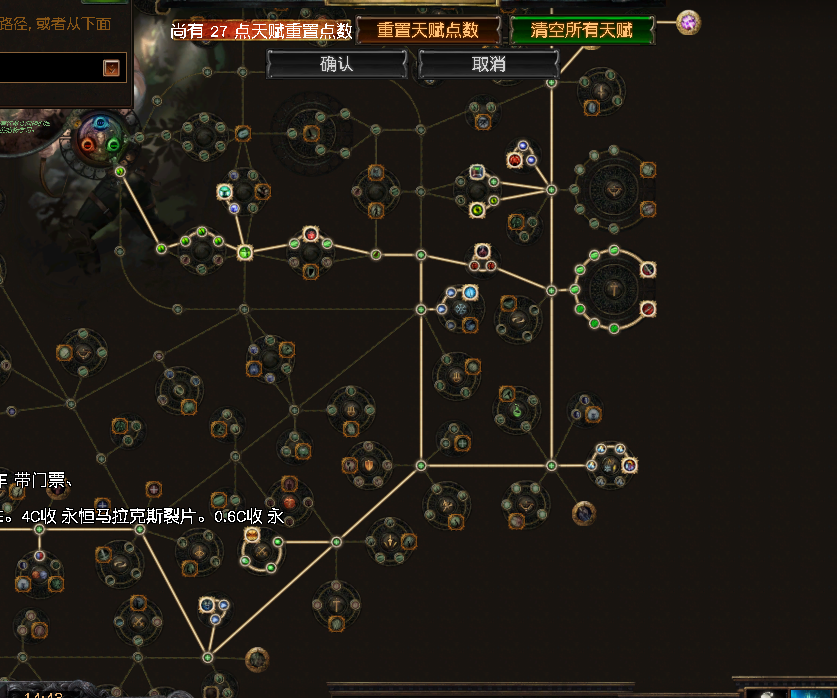
Task: Confirm with the 确认 button
Action: coord(337,64)
